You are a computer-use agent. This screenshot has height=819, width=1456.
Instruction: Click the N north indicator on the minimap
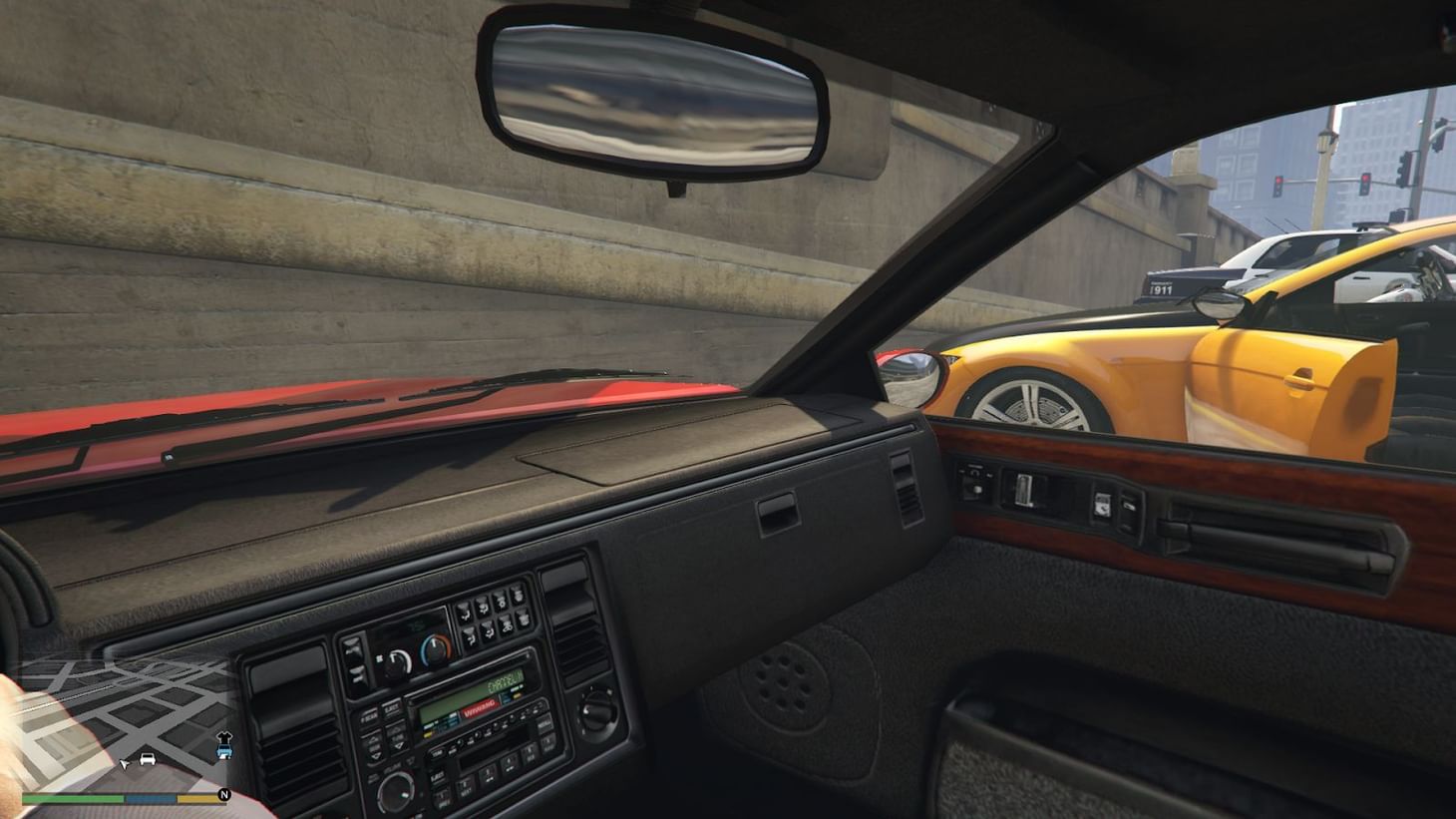point(224,795)
